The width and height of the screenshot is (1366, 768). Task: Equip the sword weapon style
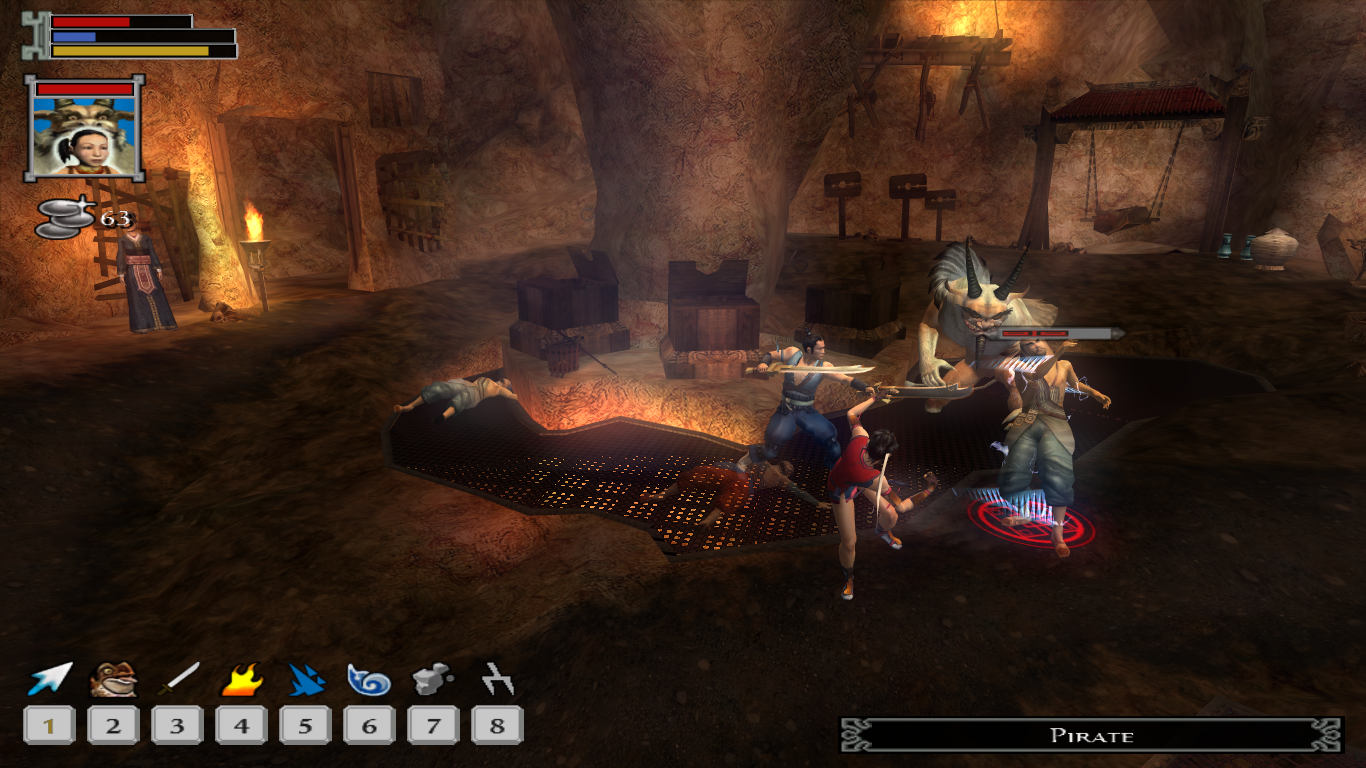pyautogui.click(x=177, y=679)
